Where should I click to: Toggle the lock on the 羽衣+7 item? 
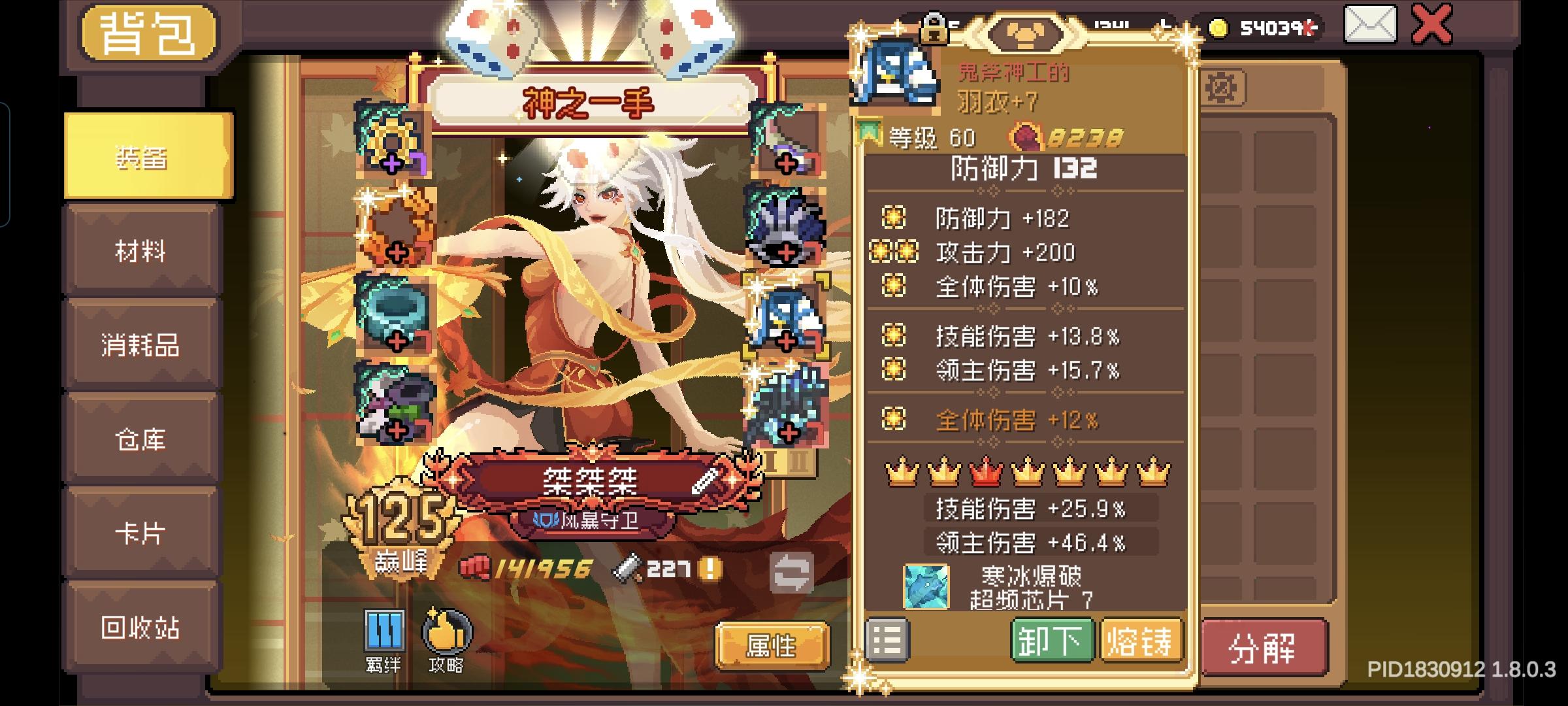(x=935, y=29)
